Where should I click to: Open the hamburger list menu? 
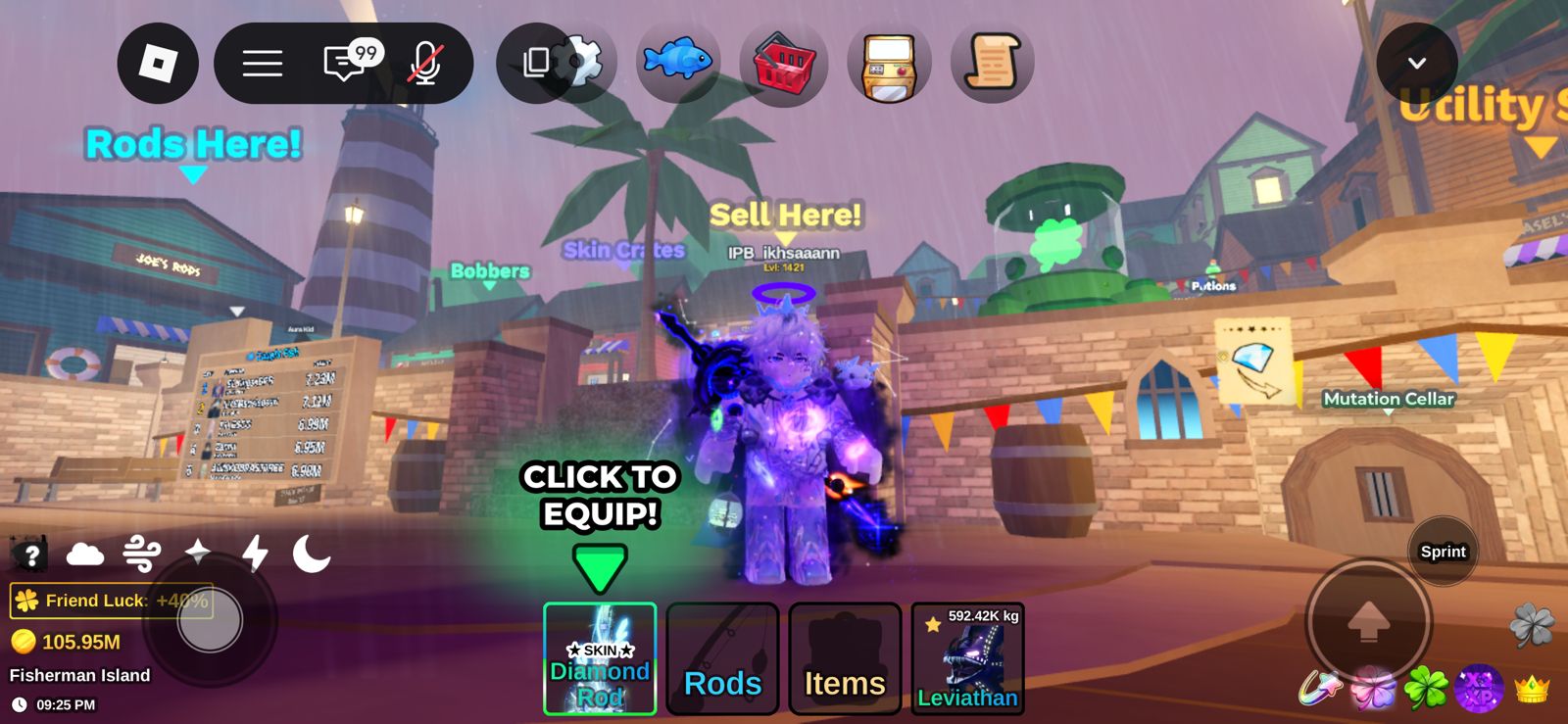coord(263,64)
